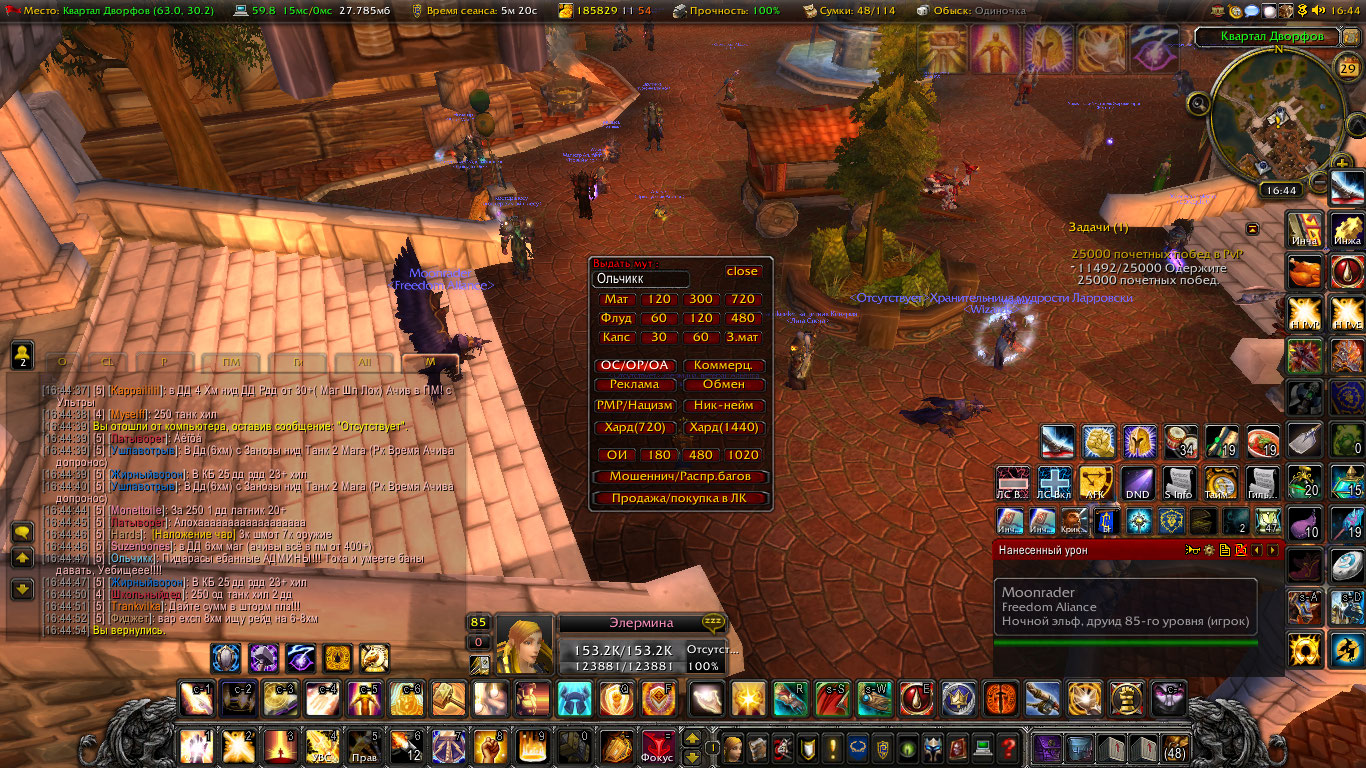This screenshot has width=1366, height=768.
Task: Select the Обмен mute reason button
Action: pos(724,384)
